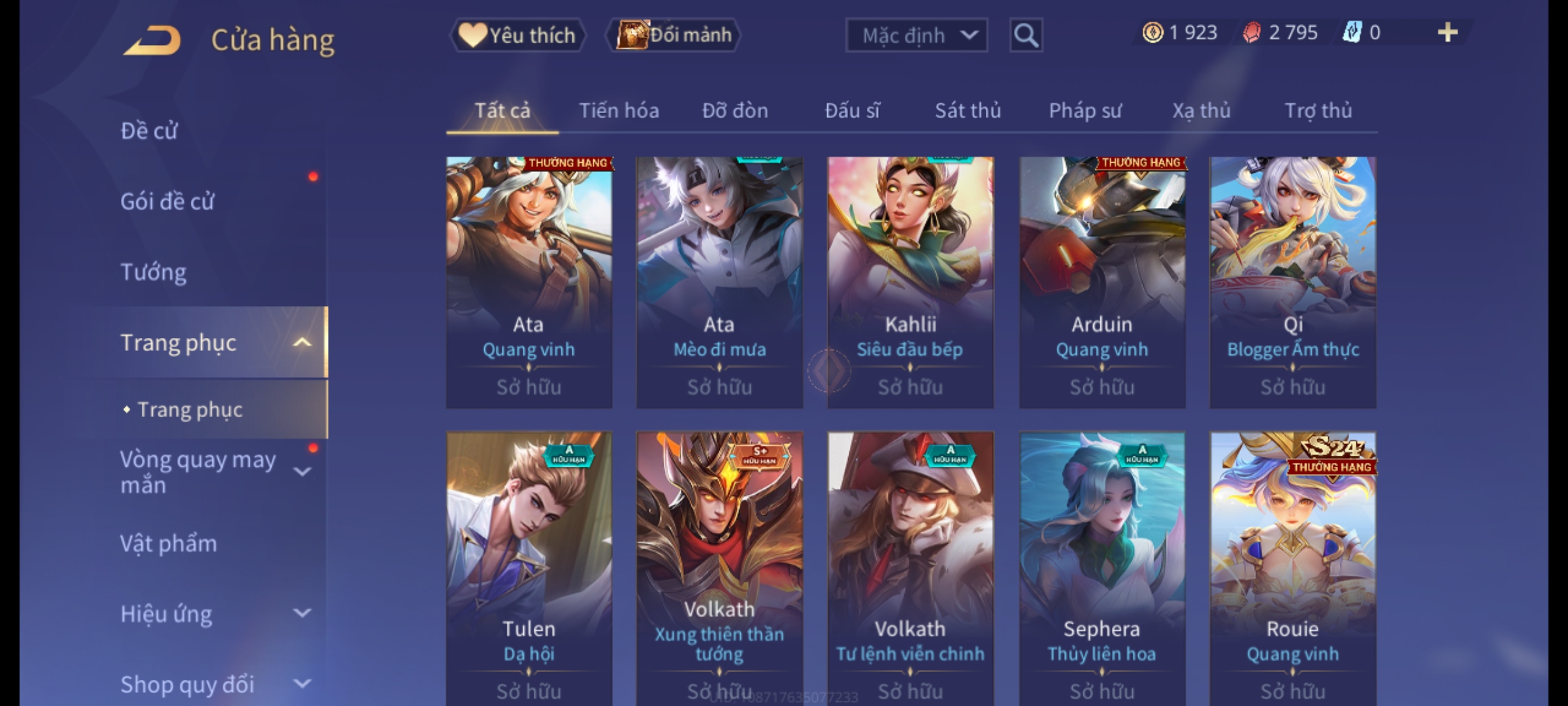
Task: Add currency with the plus button
Action: (x=1447, y=33)
